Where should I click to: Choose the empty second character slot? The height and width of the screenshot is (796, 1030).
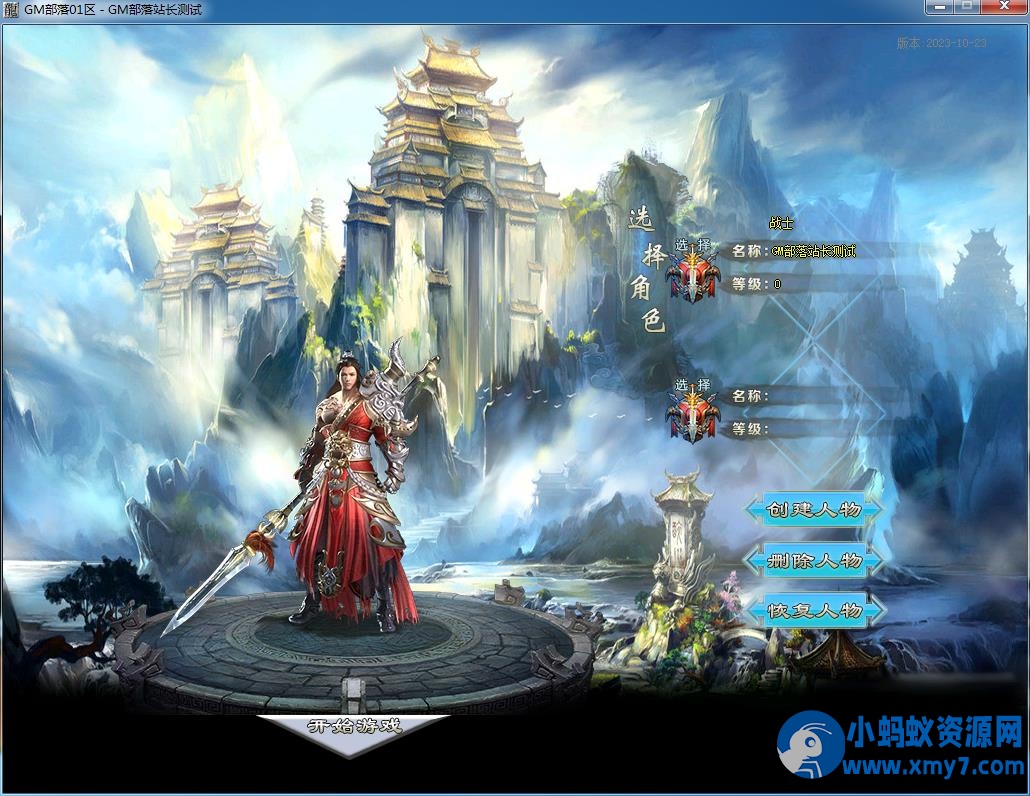(693, 412)
